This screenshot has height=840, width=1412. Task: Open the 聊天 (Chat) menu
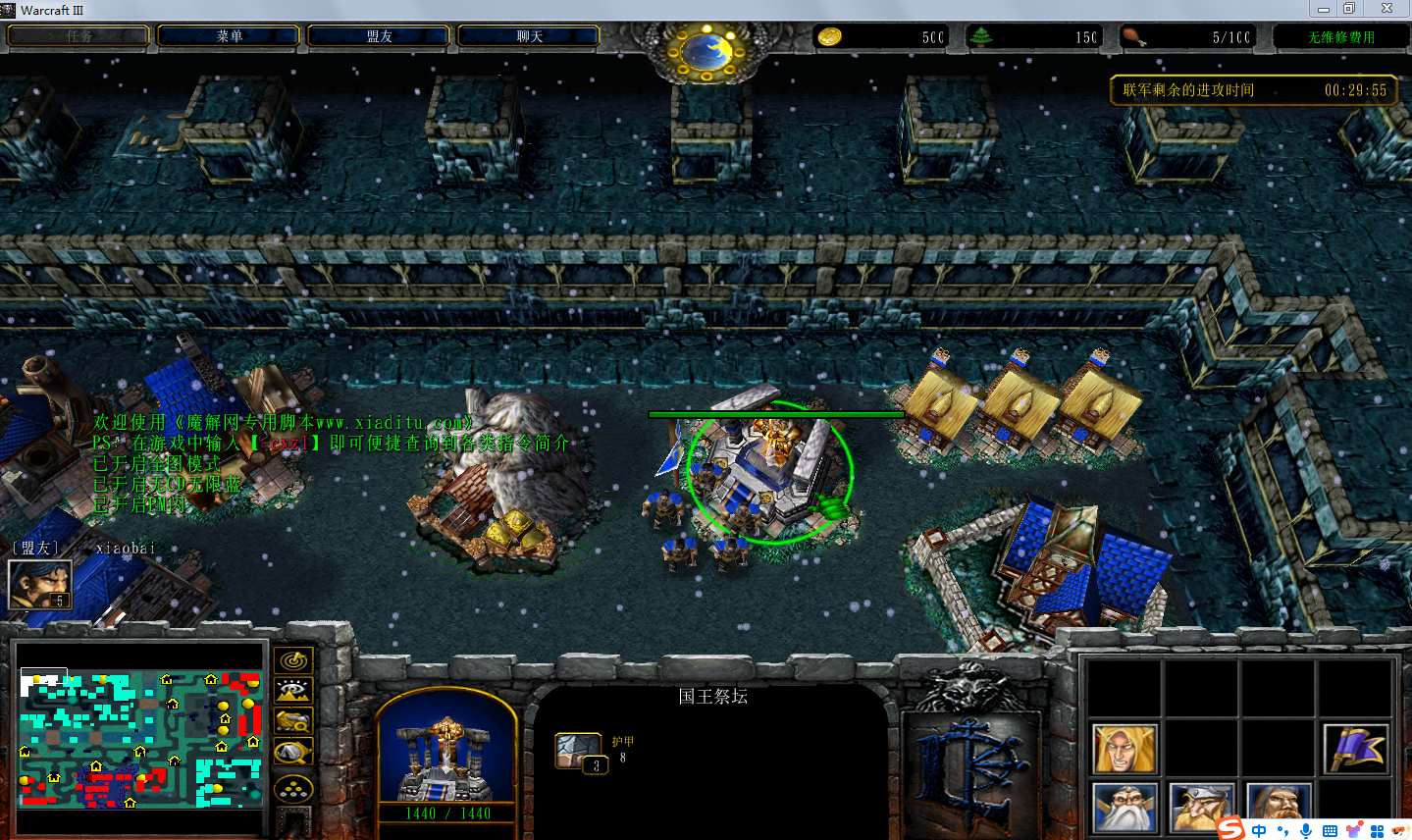529,36
